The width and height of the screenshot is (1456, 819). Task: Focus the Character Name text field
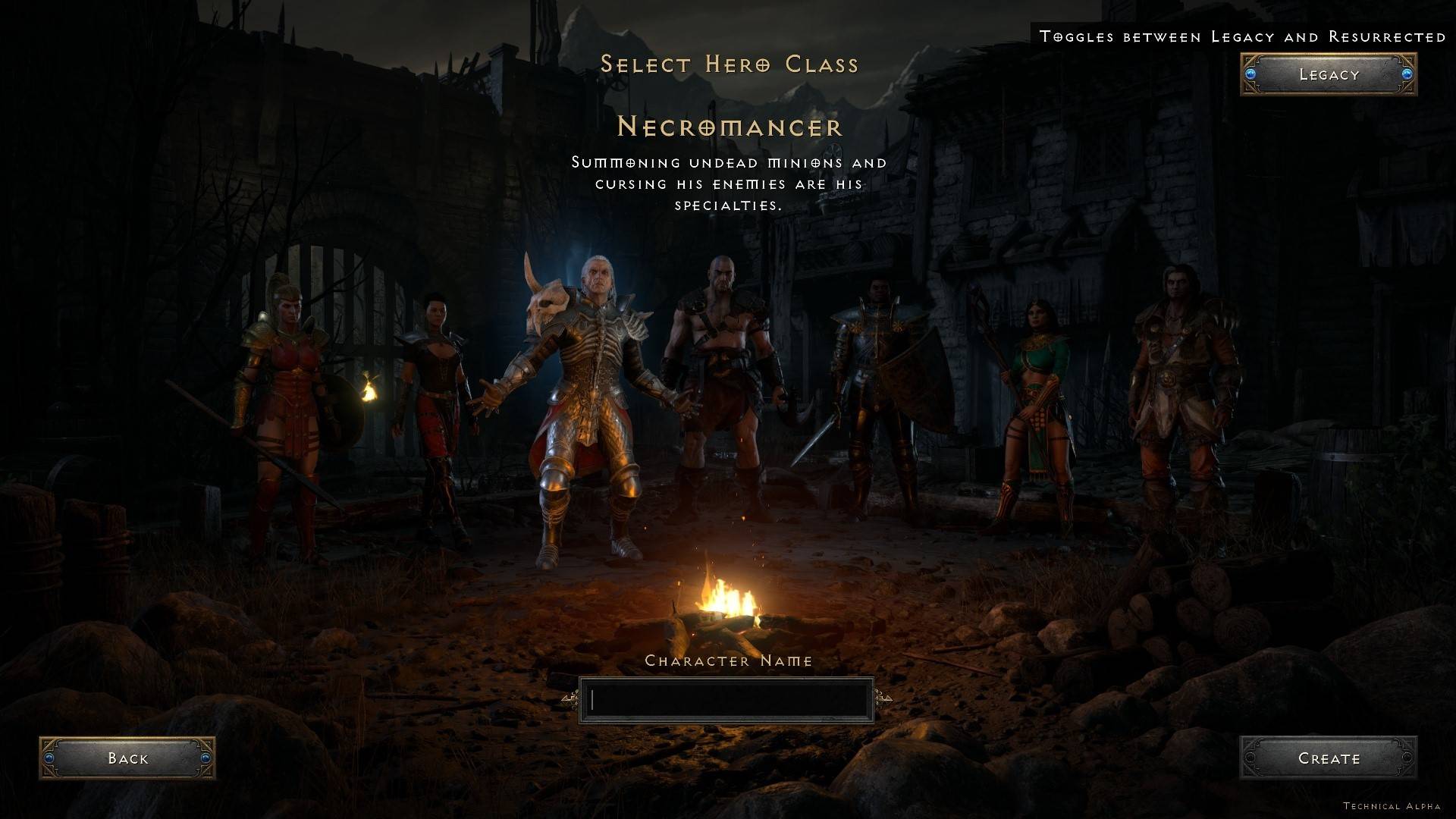pyautogui.click(x=726, y=700)
